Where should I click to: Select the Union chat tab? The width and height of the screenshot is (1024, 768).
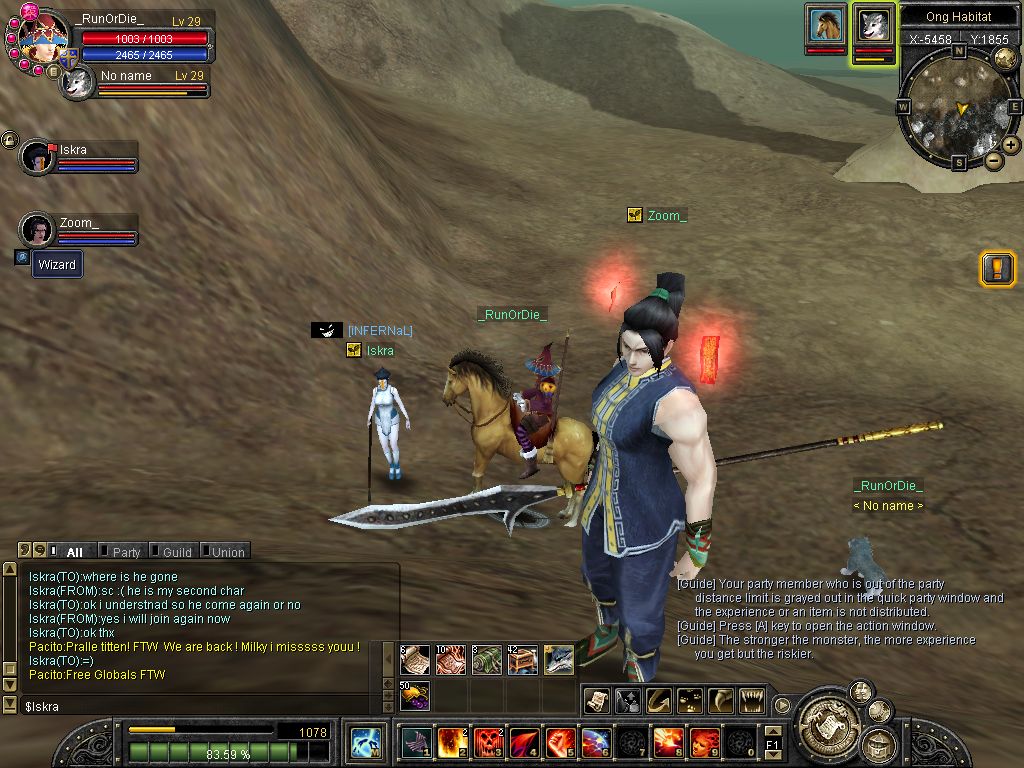click(x=226, y=551)
